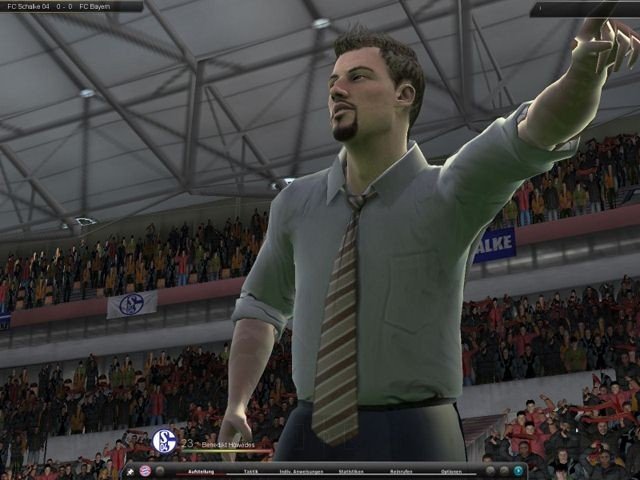Open the Aufstellung lineup menu
Screen dimensions: 640x480
[x=200, y=470]
